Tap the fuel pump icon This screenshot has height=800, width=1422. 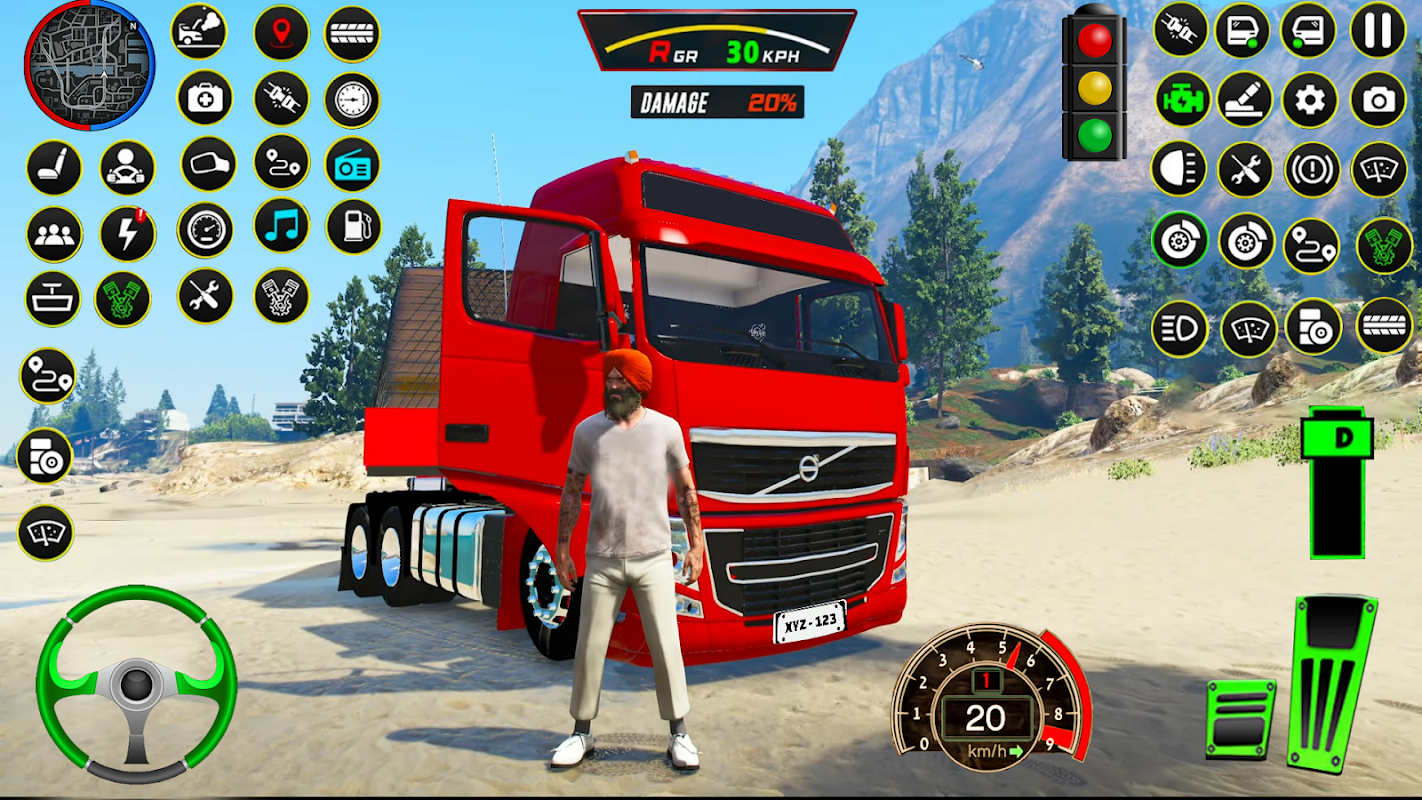click(x=353, y=227)
